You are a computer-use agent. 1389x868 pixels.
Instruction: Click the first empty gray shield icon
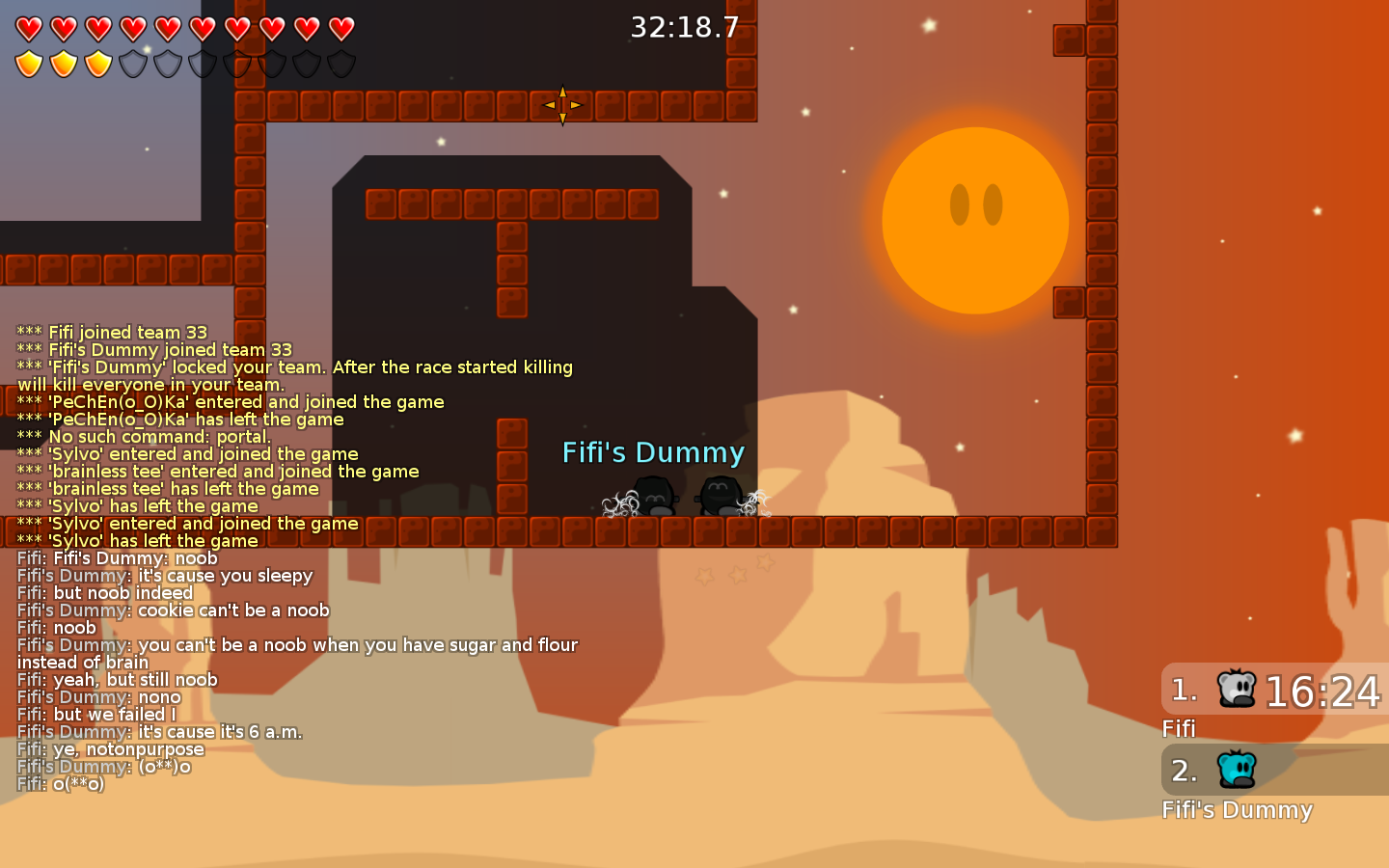click(132, 64)
